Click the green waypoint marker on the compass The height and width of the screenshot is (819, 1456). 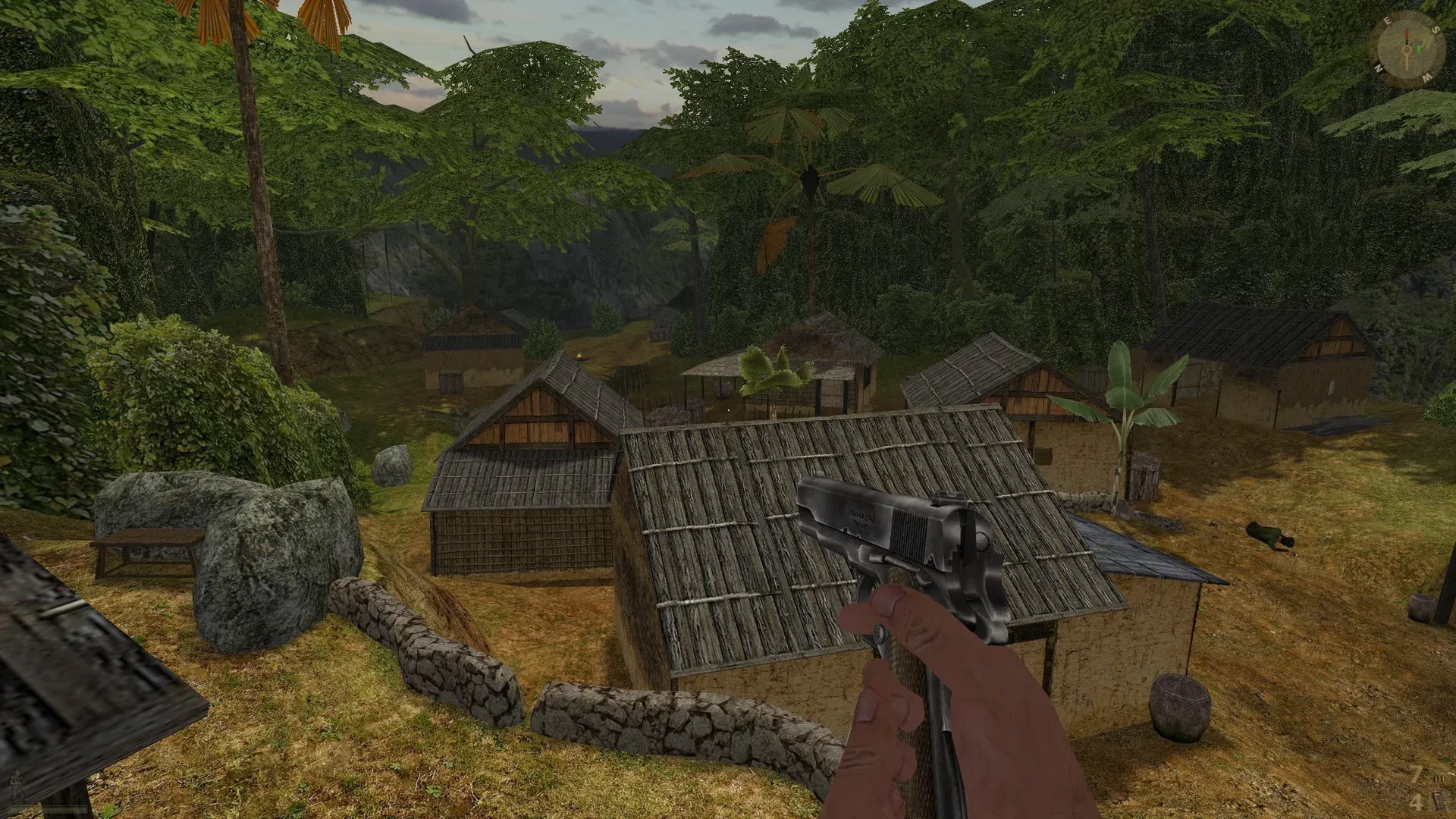tap(1419, 49)
